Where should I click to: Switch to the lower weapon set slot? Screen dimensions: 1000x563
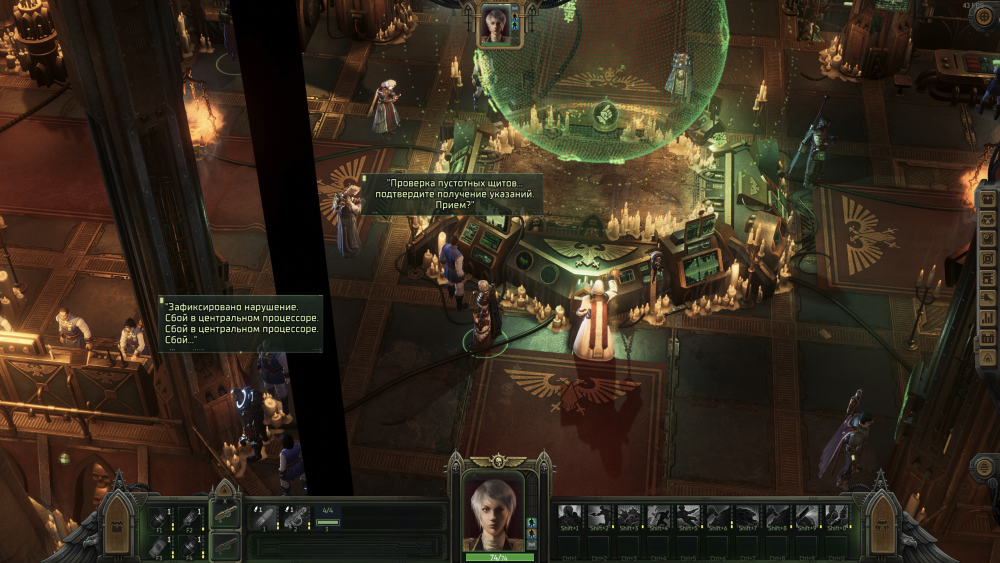click(x=224, y=544)
